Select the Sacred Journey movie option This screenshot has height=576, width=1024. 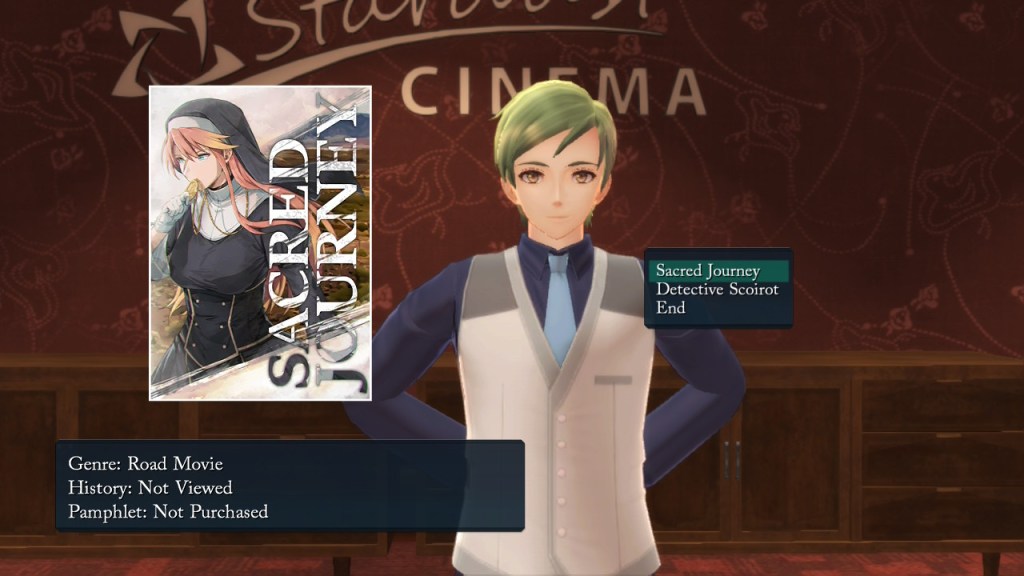[x=708, y=271]
